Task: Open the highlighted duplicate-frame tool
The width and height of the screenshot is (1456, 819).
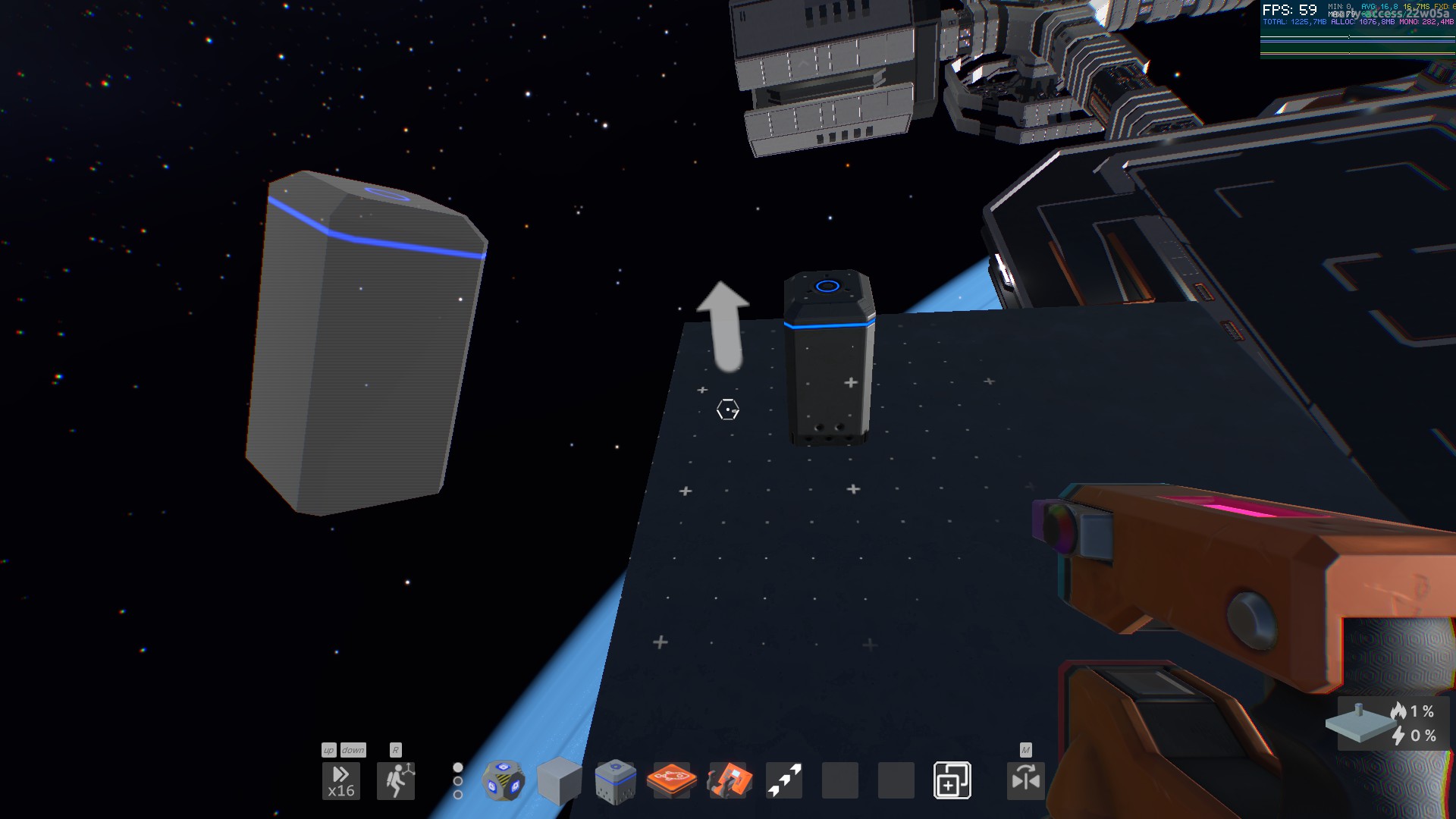Action: click(954, 780)
